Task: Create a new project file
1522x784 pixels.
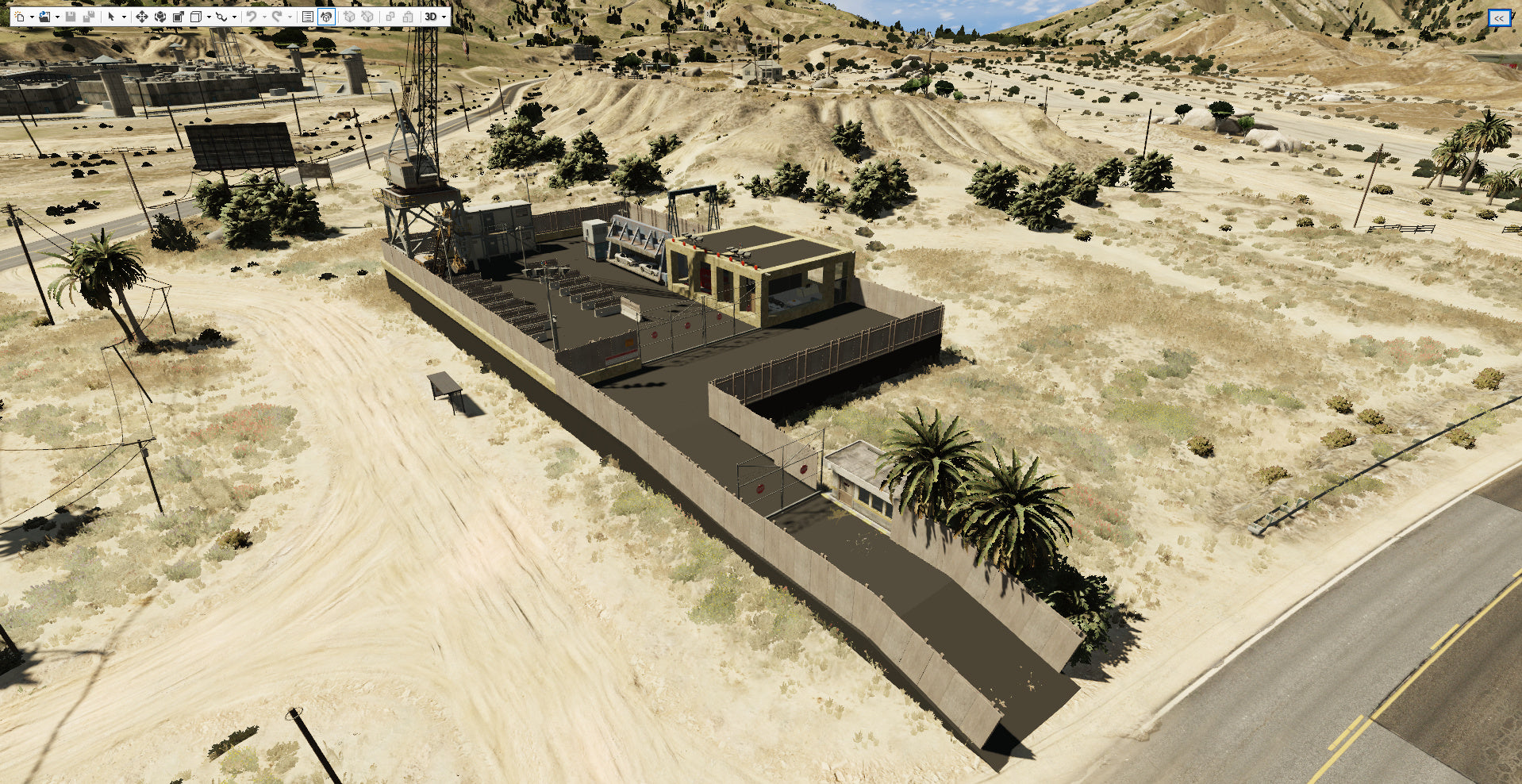Action: (21, 16)
